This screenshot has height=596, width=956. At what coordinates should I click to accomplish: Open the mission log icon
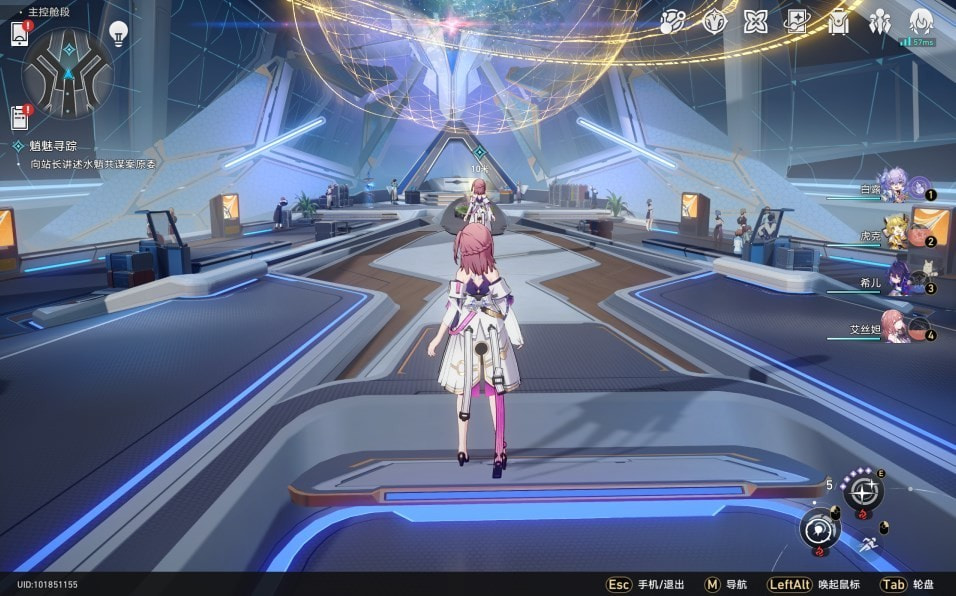[19, 117]
